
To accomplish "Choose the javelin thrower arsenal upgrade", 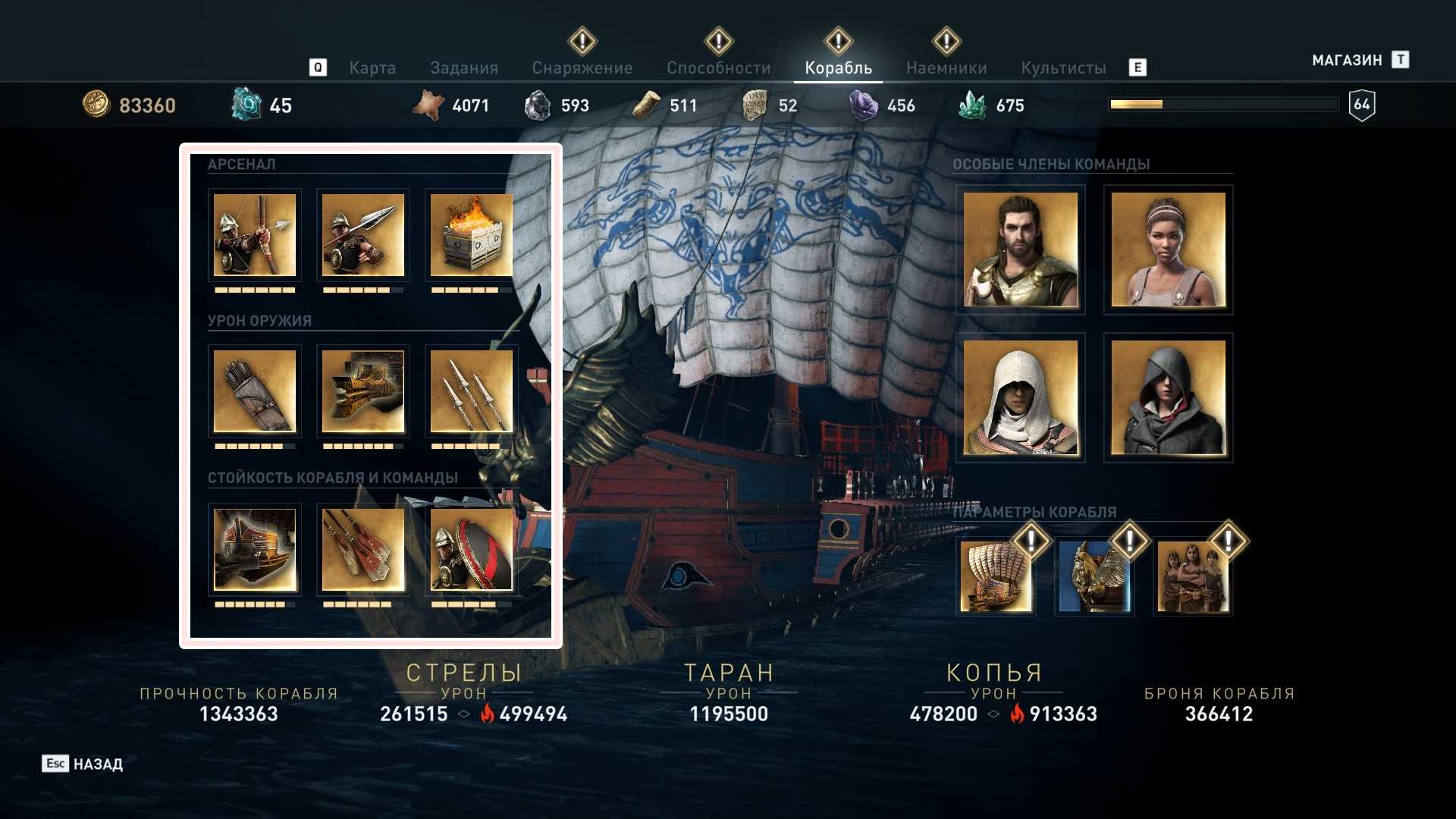I will (x=363, y=235).
